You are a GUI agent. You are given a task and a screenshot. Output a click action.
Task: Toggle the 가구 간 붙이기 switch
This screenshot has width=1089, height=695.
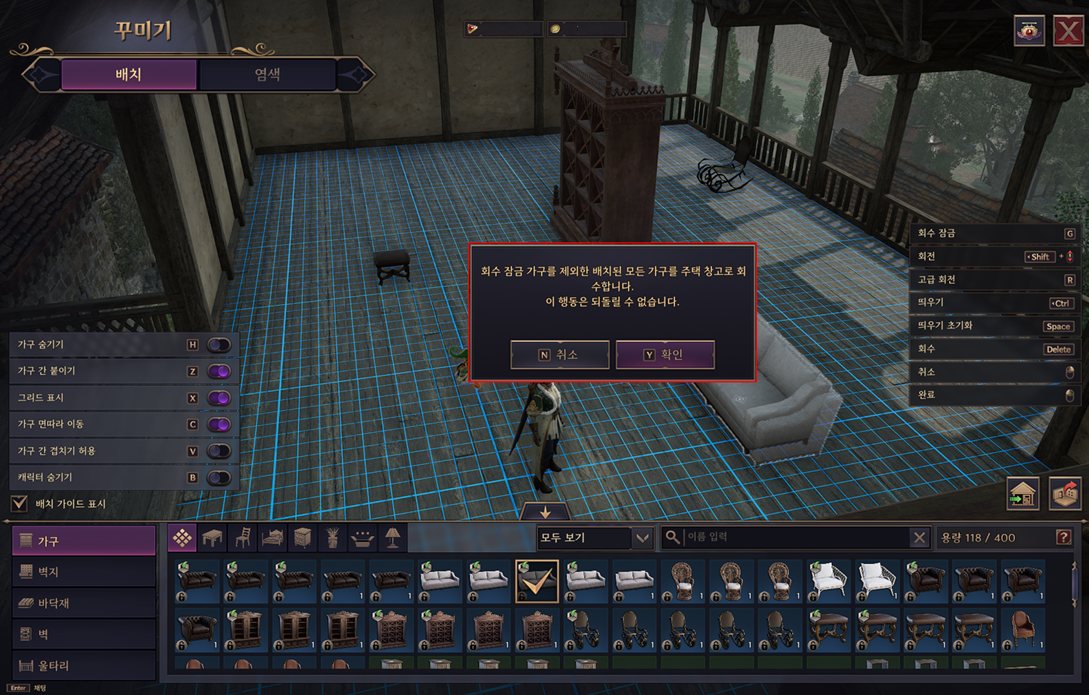219,371
